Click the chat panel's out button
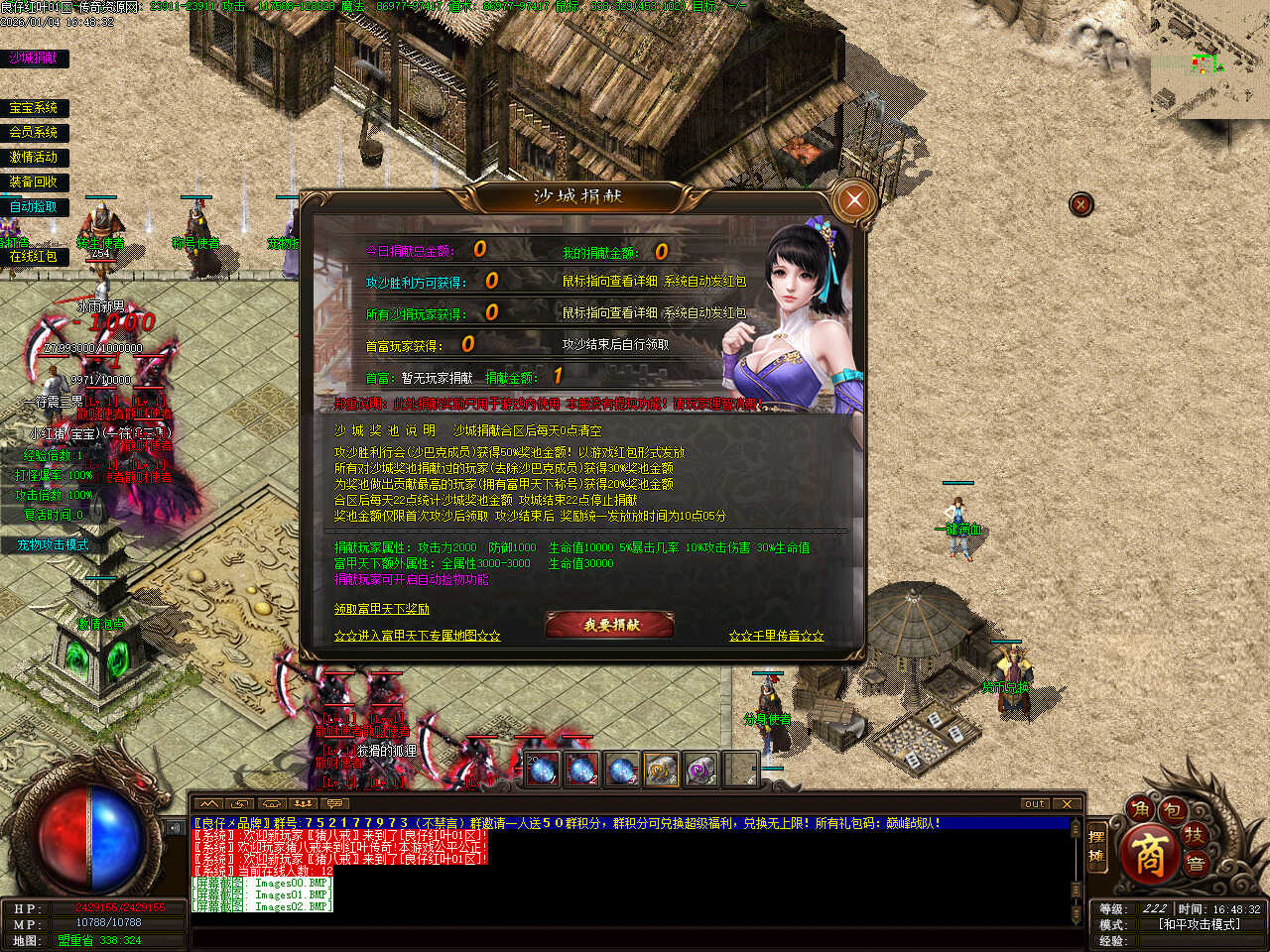The image size is (1270, 952). [1035, 803]
